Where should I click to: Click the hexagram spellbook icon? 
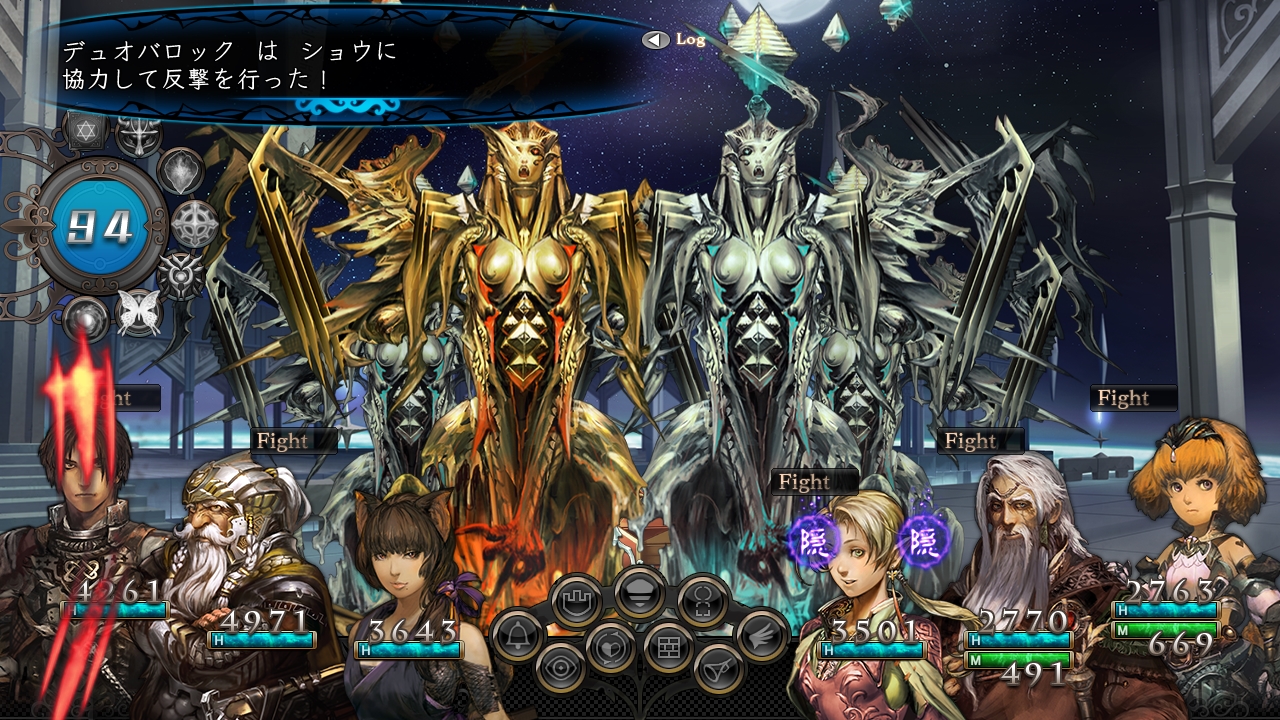[x=87, y=130]
